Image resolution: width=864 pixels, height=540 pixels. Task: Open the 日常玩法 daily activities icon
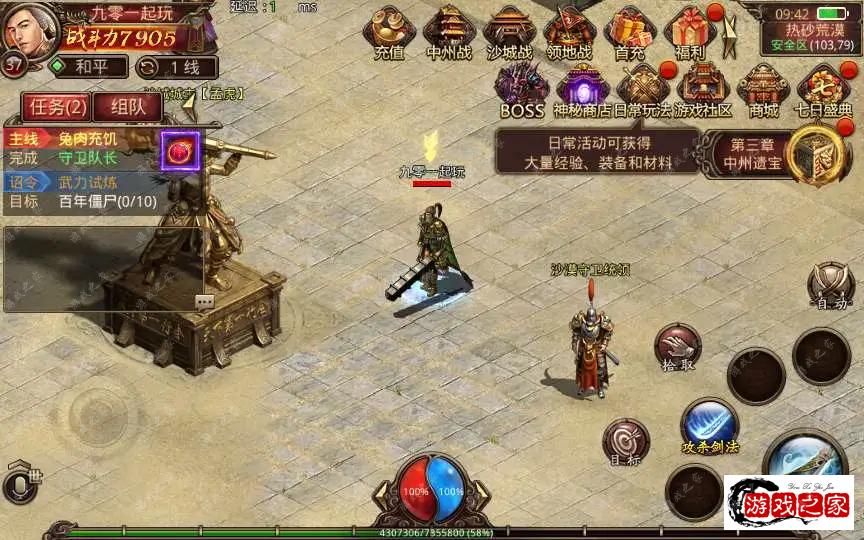[642, 90]
